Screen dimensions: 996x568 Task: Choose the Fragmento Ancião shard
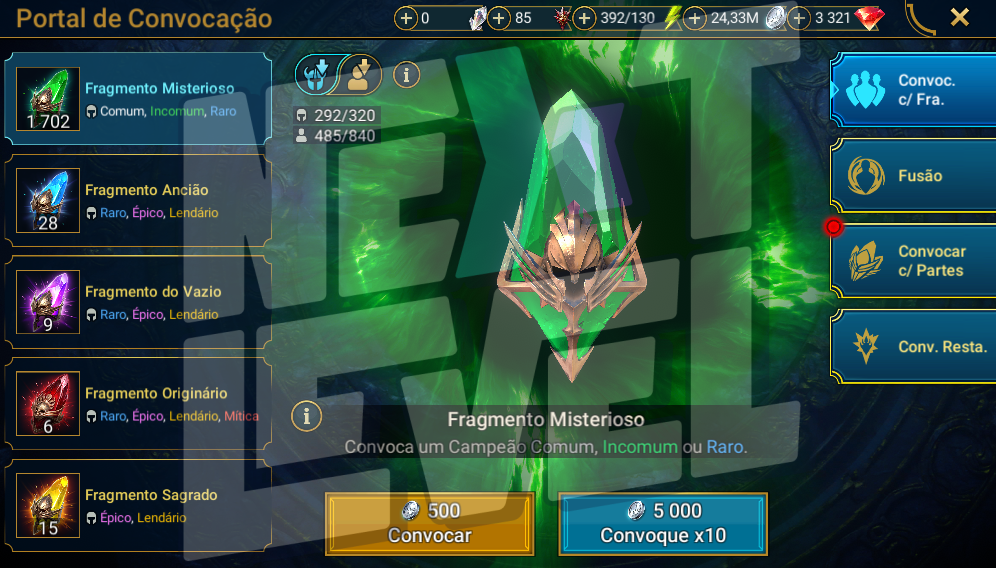(x=138, y=201)
